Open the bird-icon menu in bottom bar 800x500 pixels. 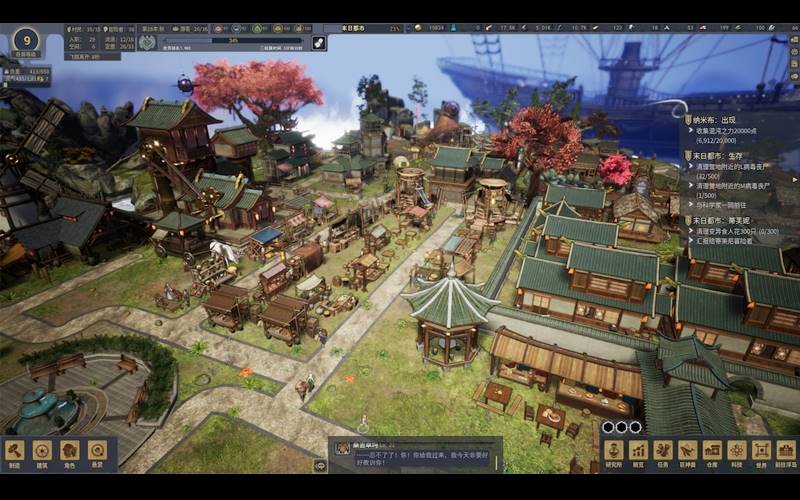(687, 452)
